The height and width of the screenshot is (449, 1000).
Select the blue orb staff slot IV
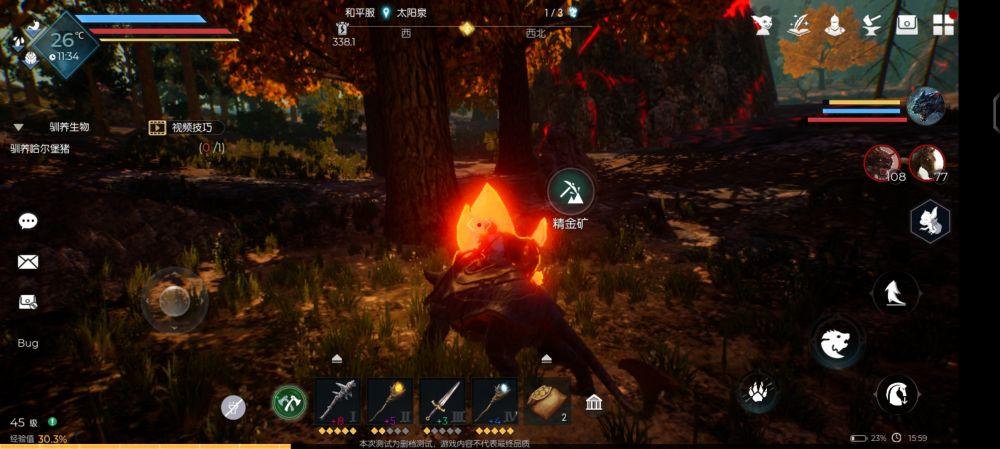[x=494, y=400]
